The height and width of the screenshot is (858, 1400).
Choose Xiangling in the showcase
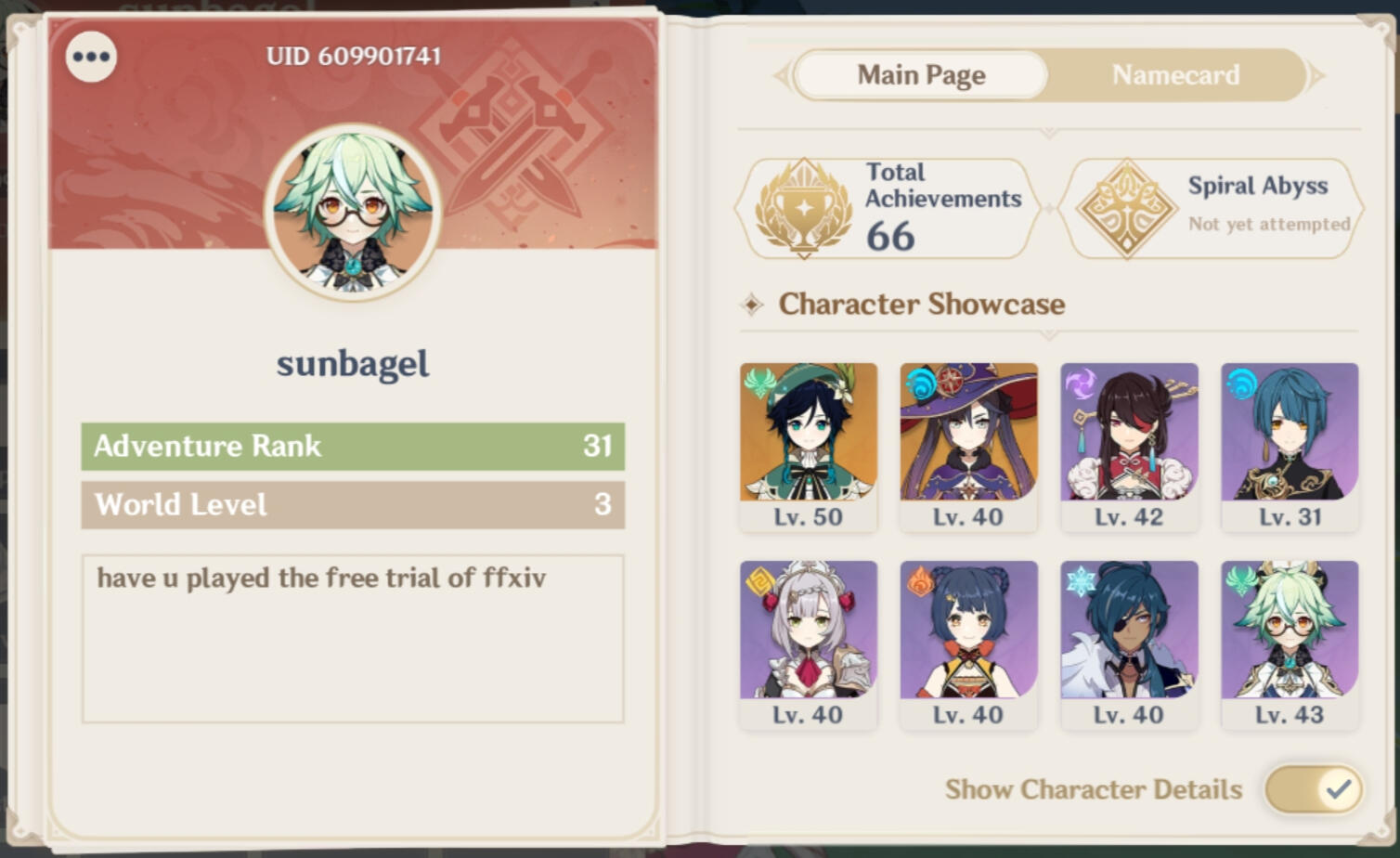pos(968,643)
